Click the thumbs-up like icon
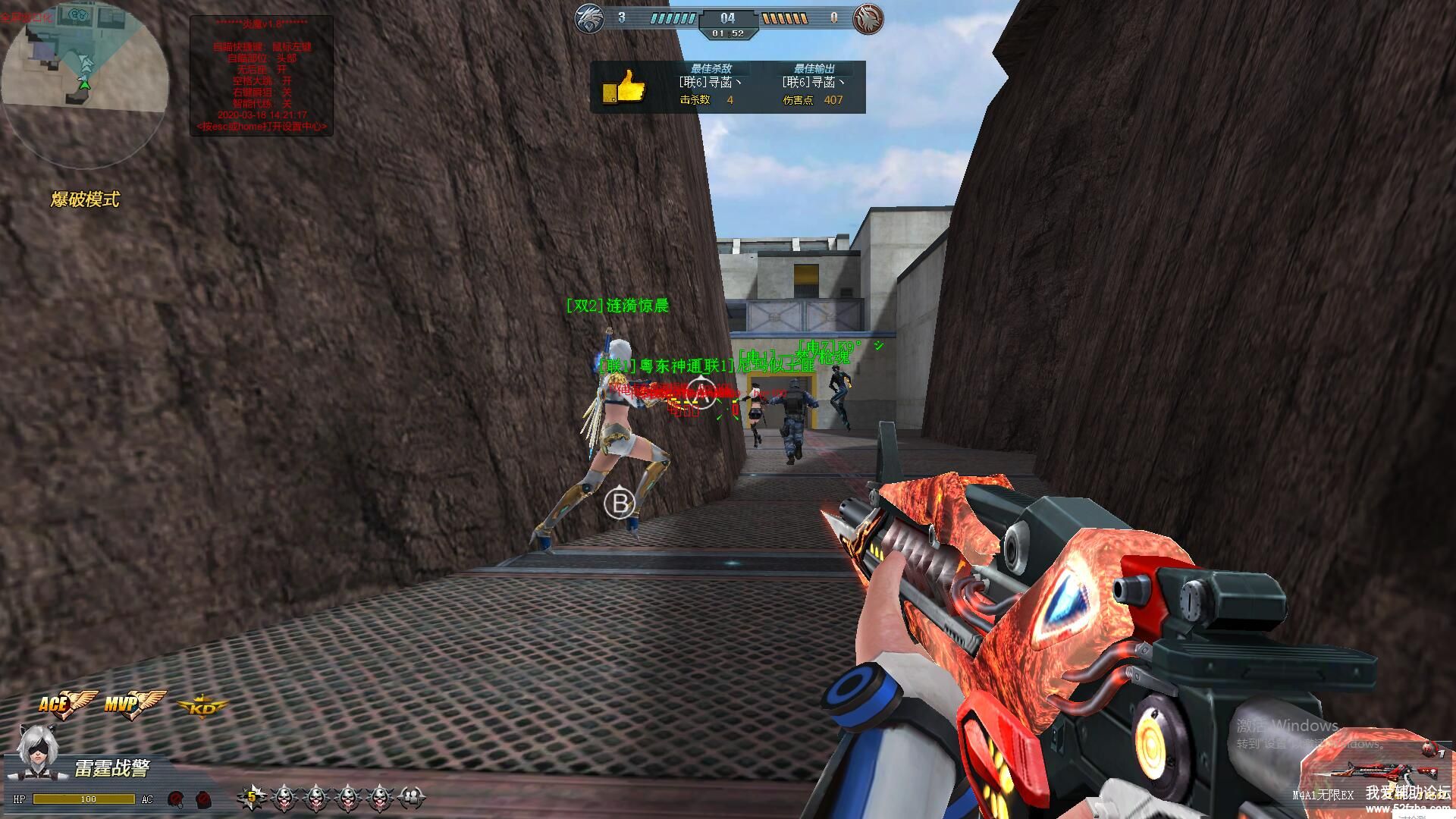This screenshot has height=819, width=1456. [x=623, y=87]
